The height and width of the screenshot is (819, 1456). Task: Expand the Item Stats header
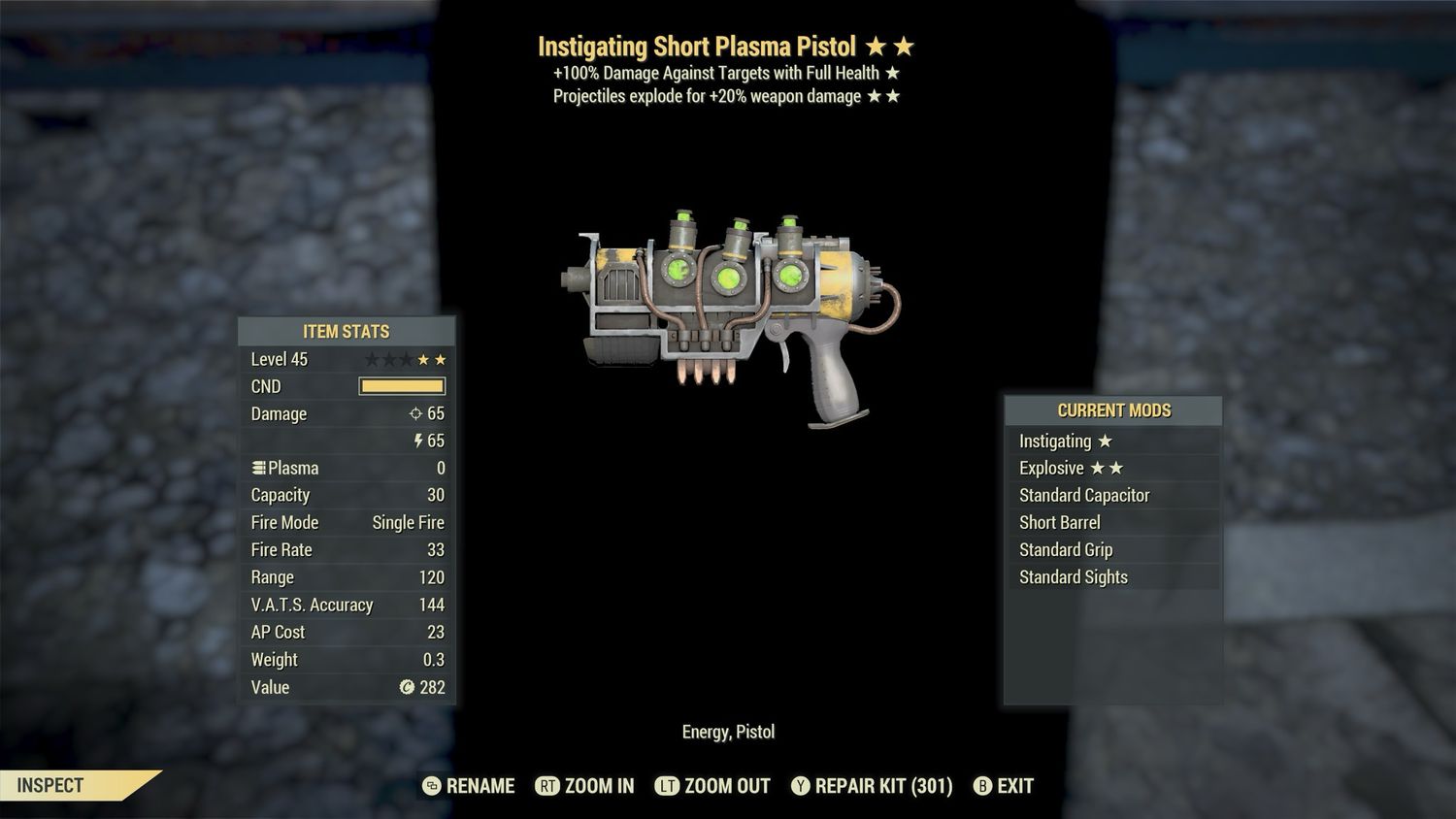tap(347, 331)
